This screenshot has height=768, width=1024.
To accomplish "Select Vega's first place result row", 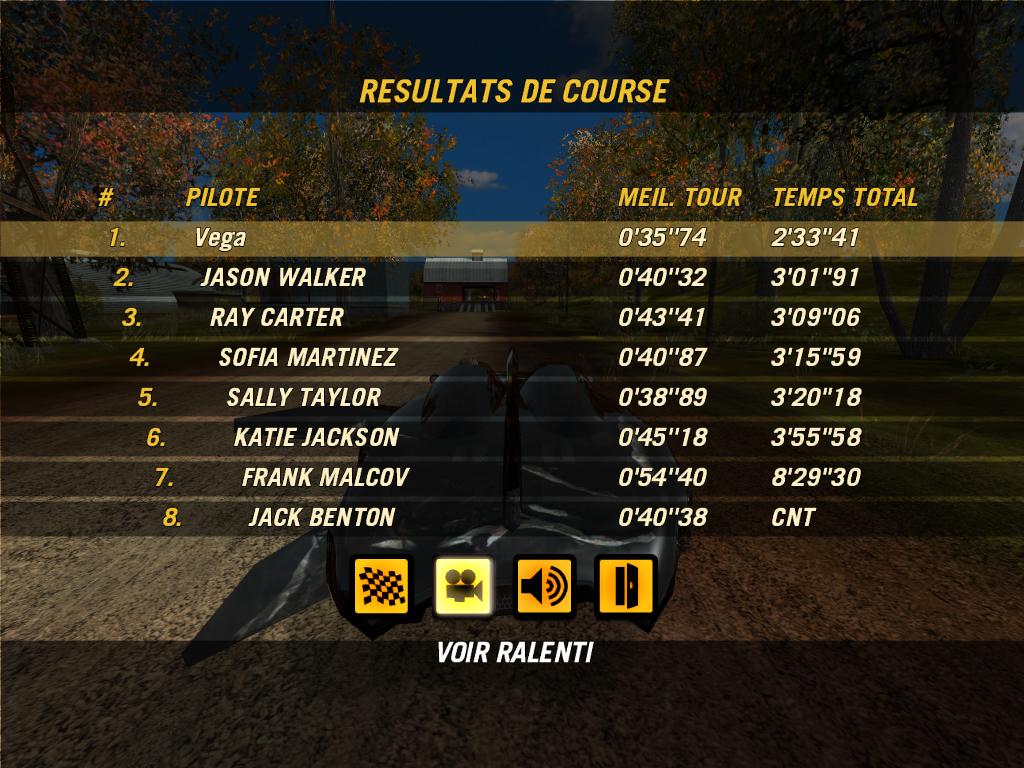I will click(x=511, y=238).
